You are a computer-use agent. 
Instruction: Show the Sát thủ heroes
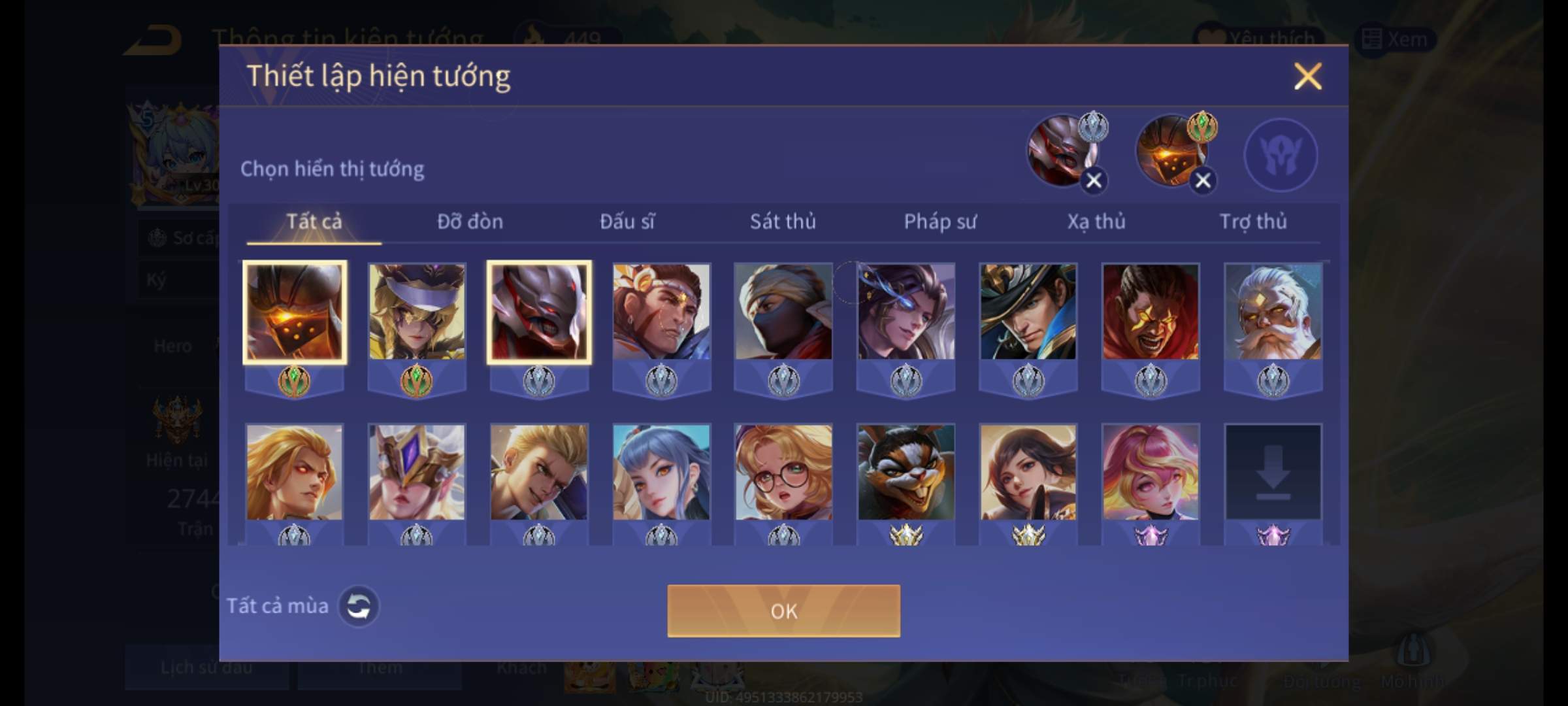783,222
